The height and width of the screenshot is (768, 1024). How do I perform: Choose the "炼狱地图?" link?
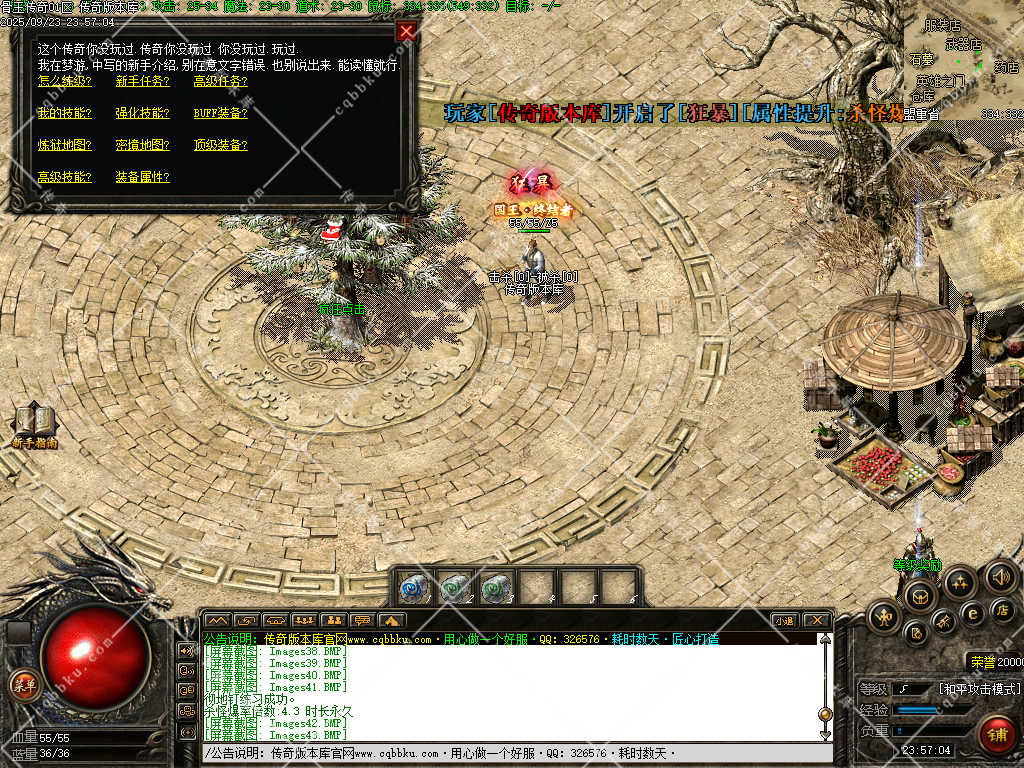coord(64,145)
